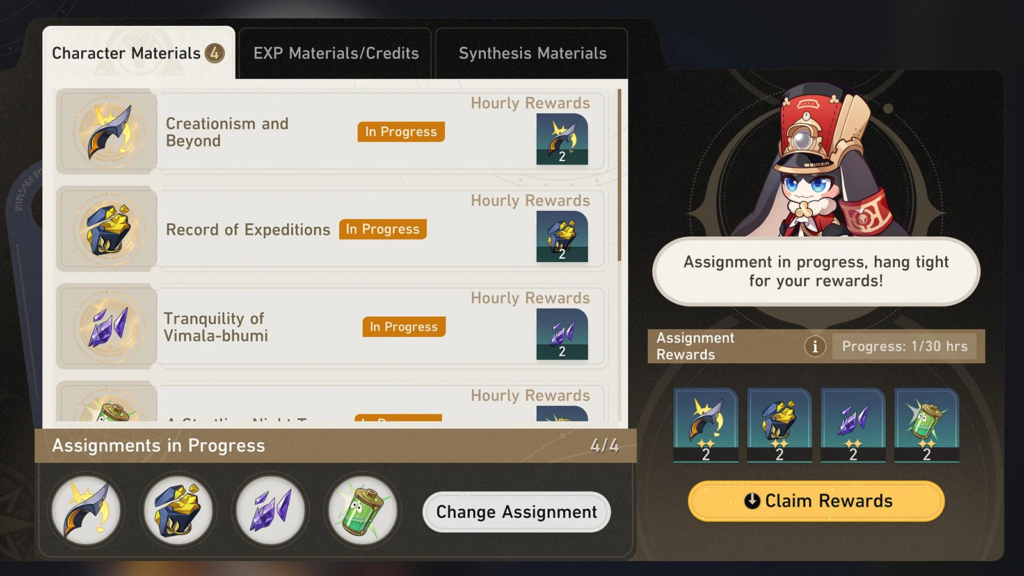The width and height of the screenshot is (1024, 576).
Task: Show the Synthesis Materials tab
Action: pyautogui.click(x=532, y=53)
